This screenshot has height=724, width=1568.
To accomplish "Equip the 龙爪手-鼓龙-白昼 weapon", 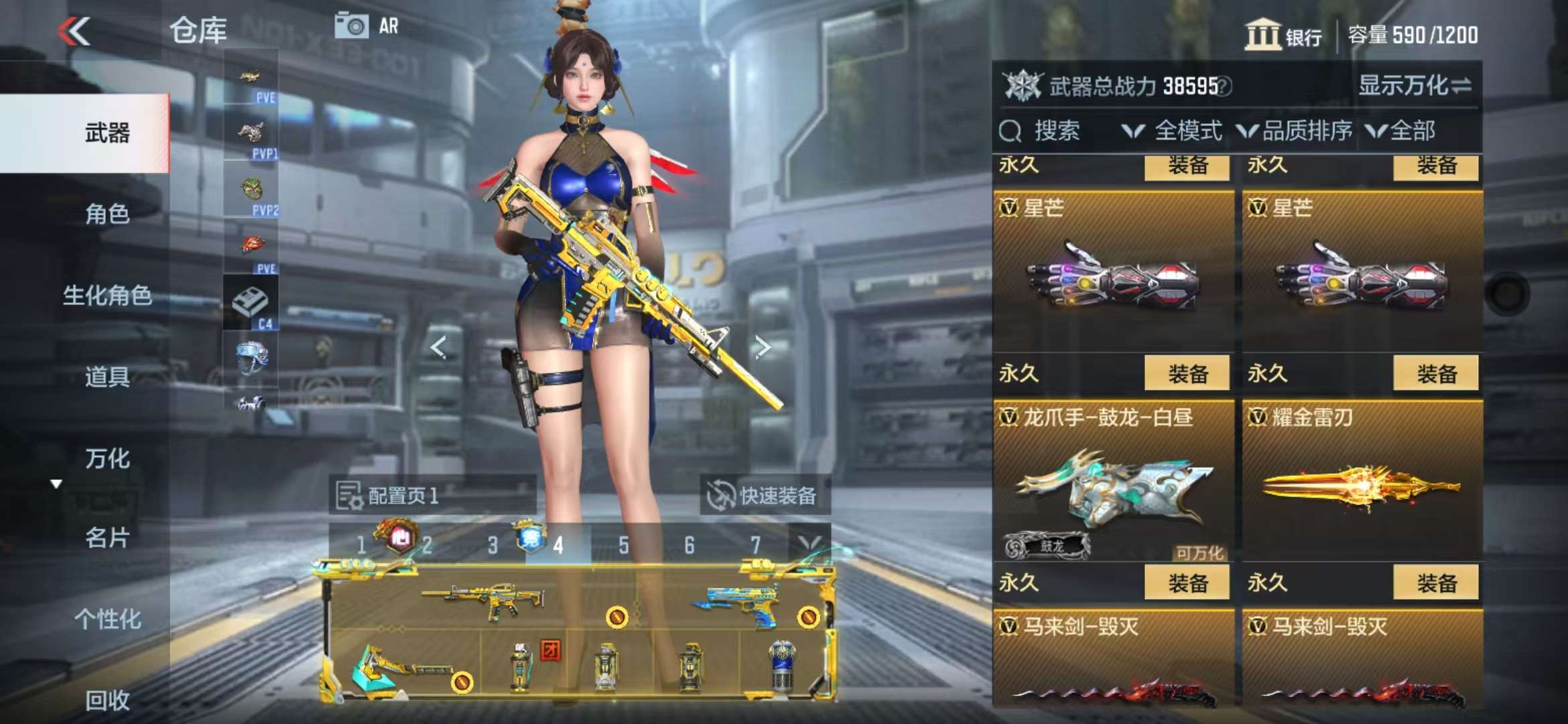I will pos(1187,583).
